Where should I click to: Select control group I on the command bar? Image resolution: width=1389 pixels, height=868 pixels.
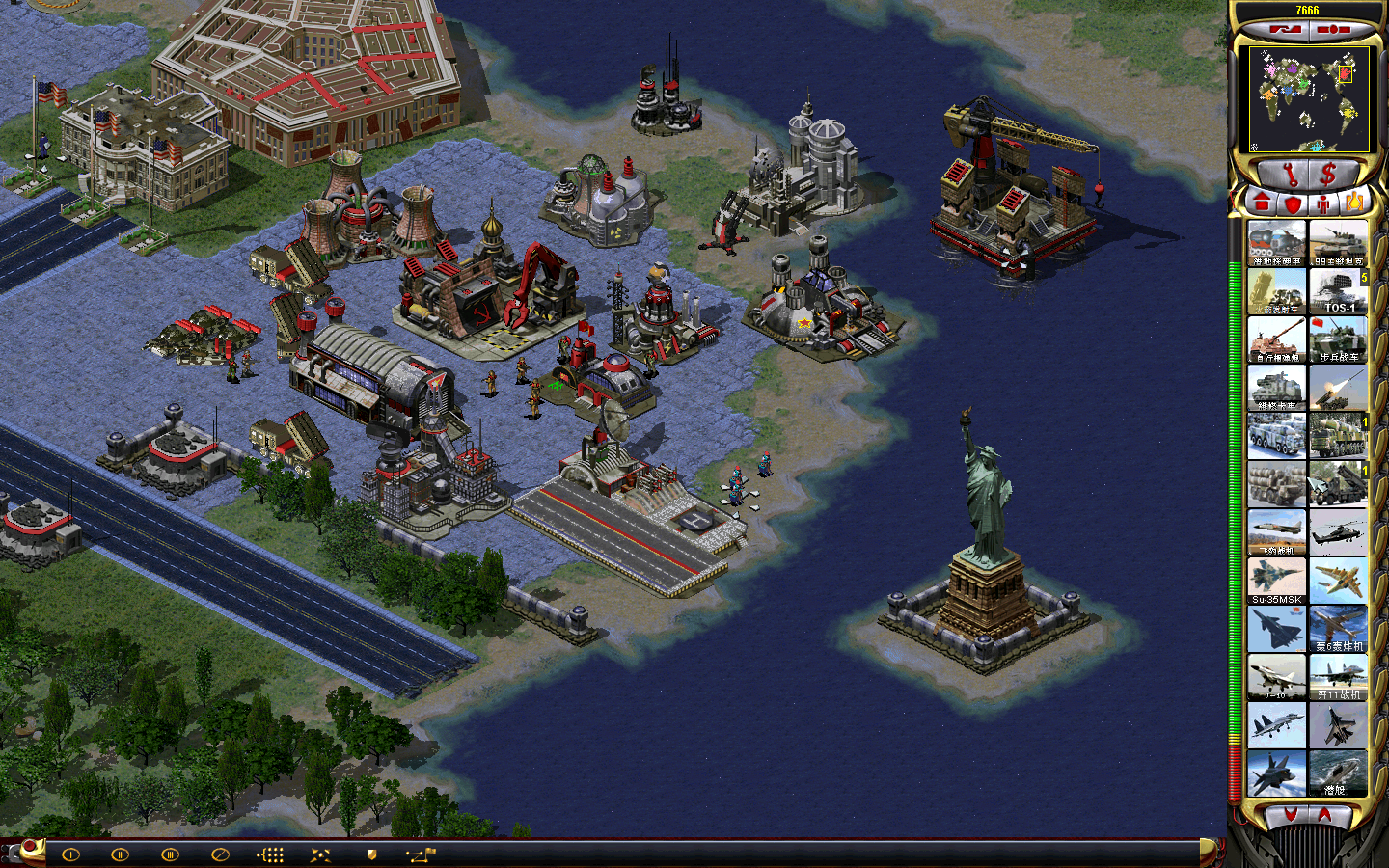tap(70, 854)
